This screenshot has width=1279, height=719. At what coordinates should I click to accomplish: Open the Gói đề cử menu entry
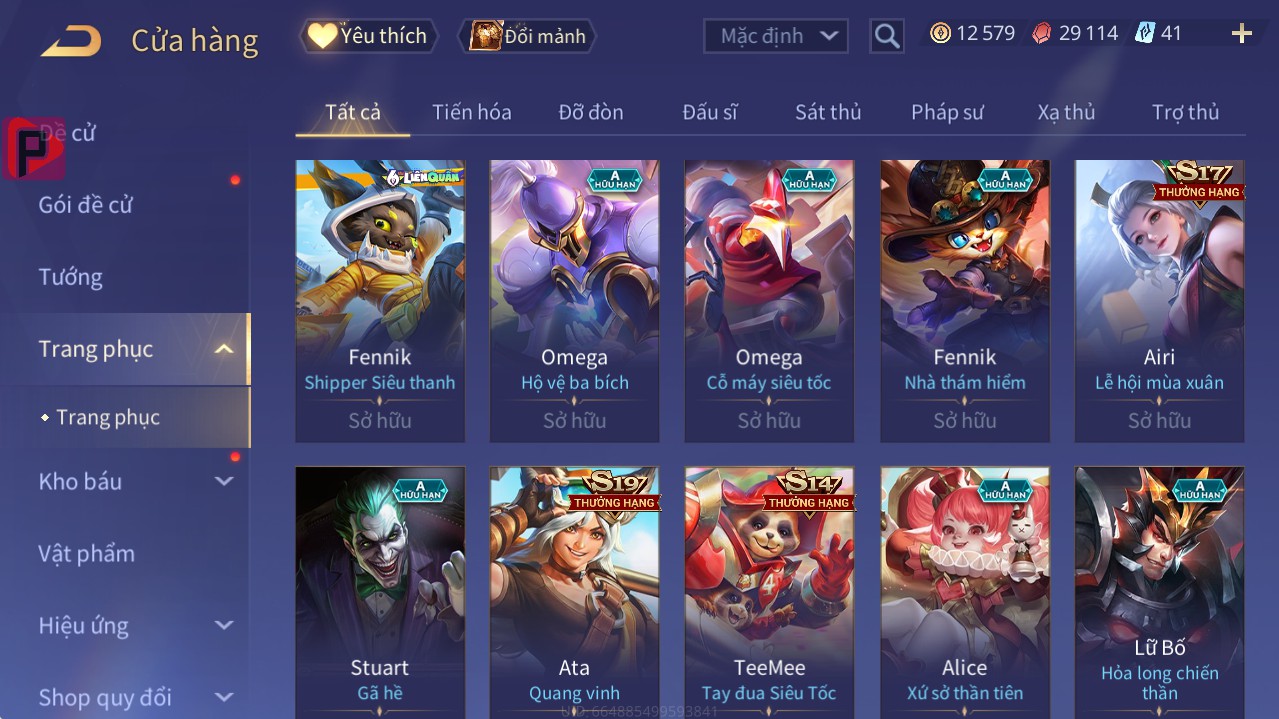pyautogui.click(x=86, y=205)
